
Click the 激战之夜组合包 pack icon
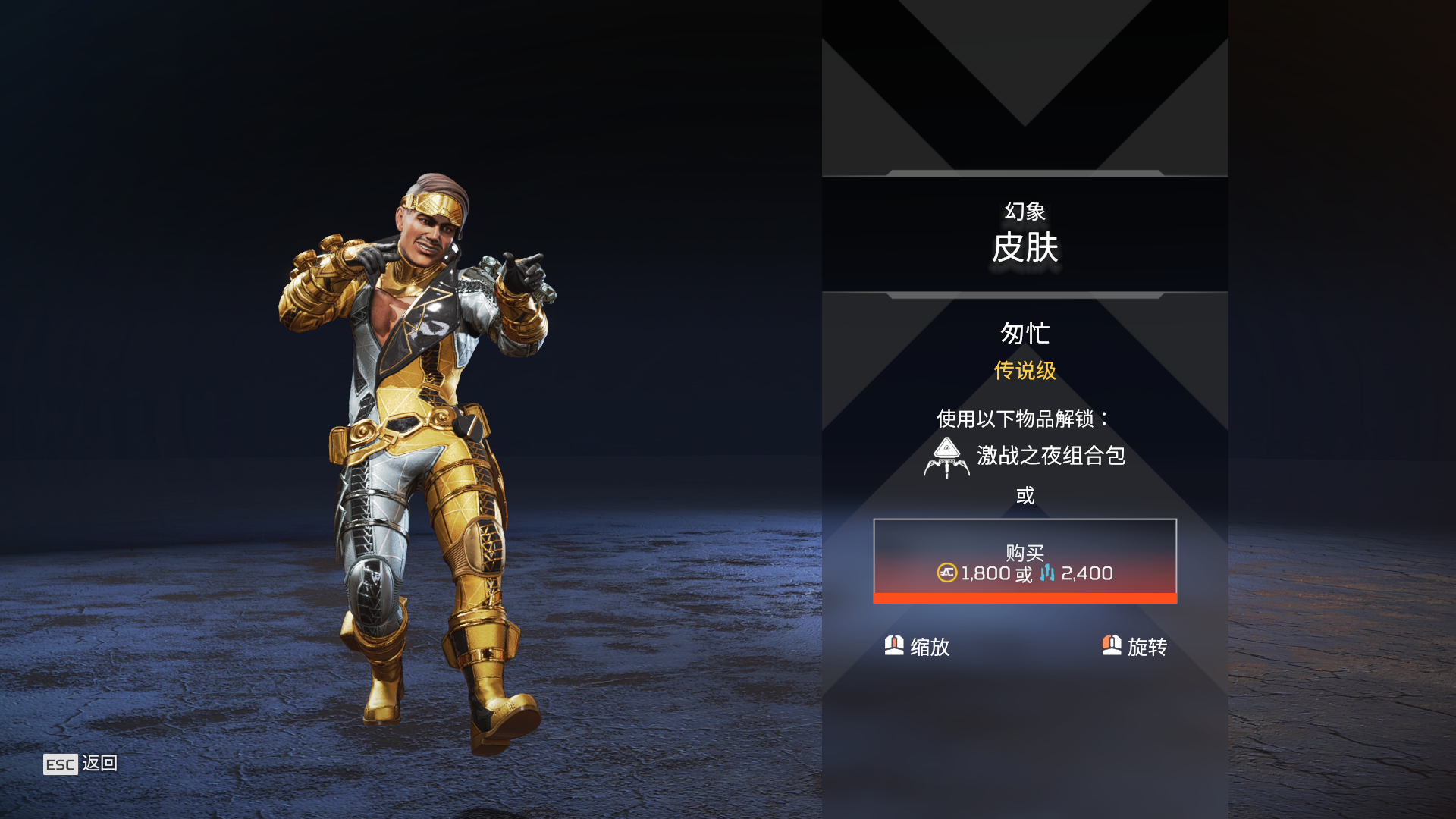[x=946, y=457]
